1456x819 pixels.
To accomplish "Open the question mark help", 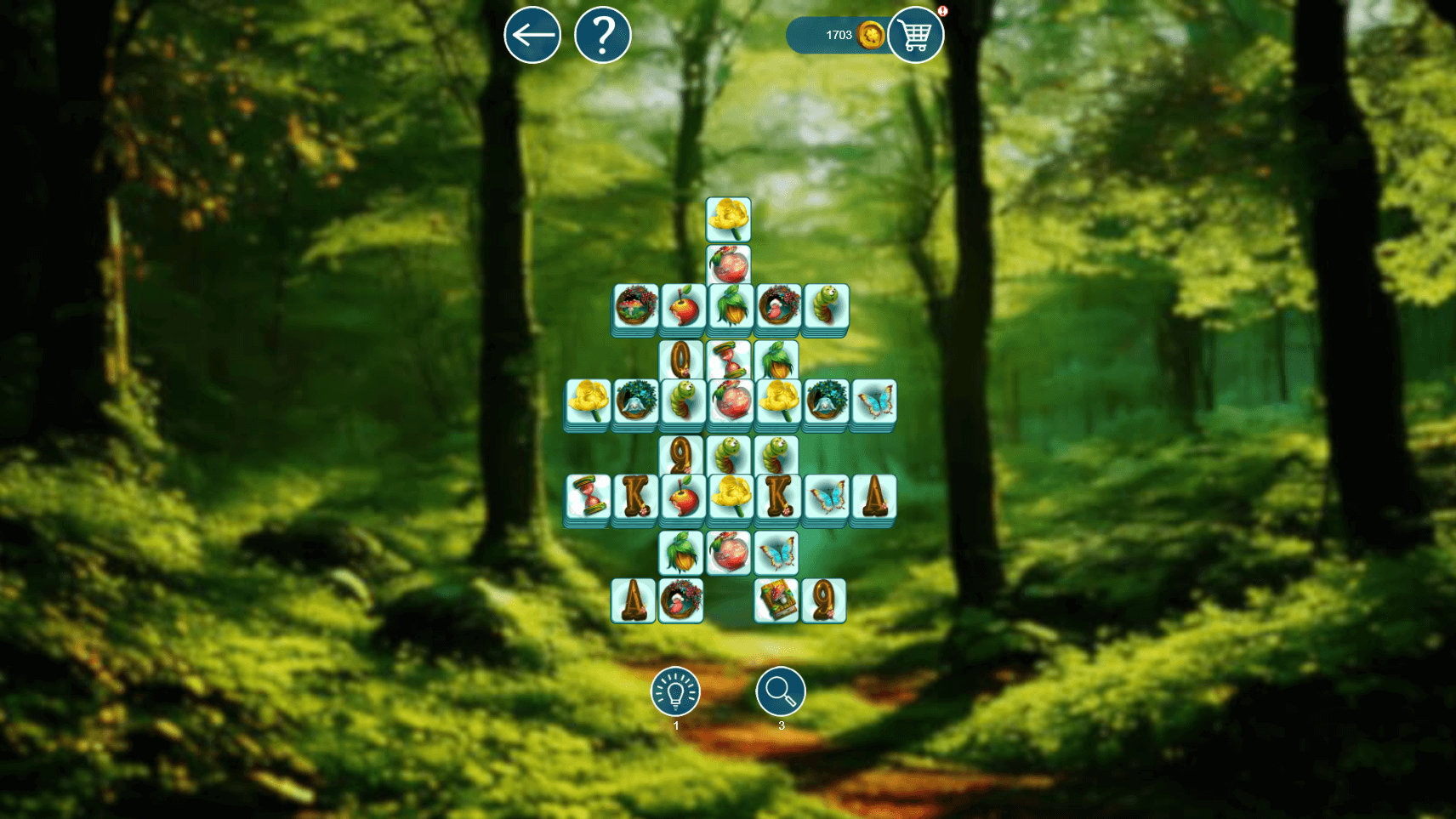I will [603, 35].
